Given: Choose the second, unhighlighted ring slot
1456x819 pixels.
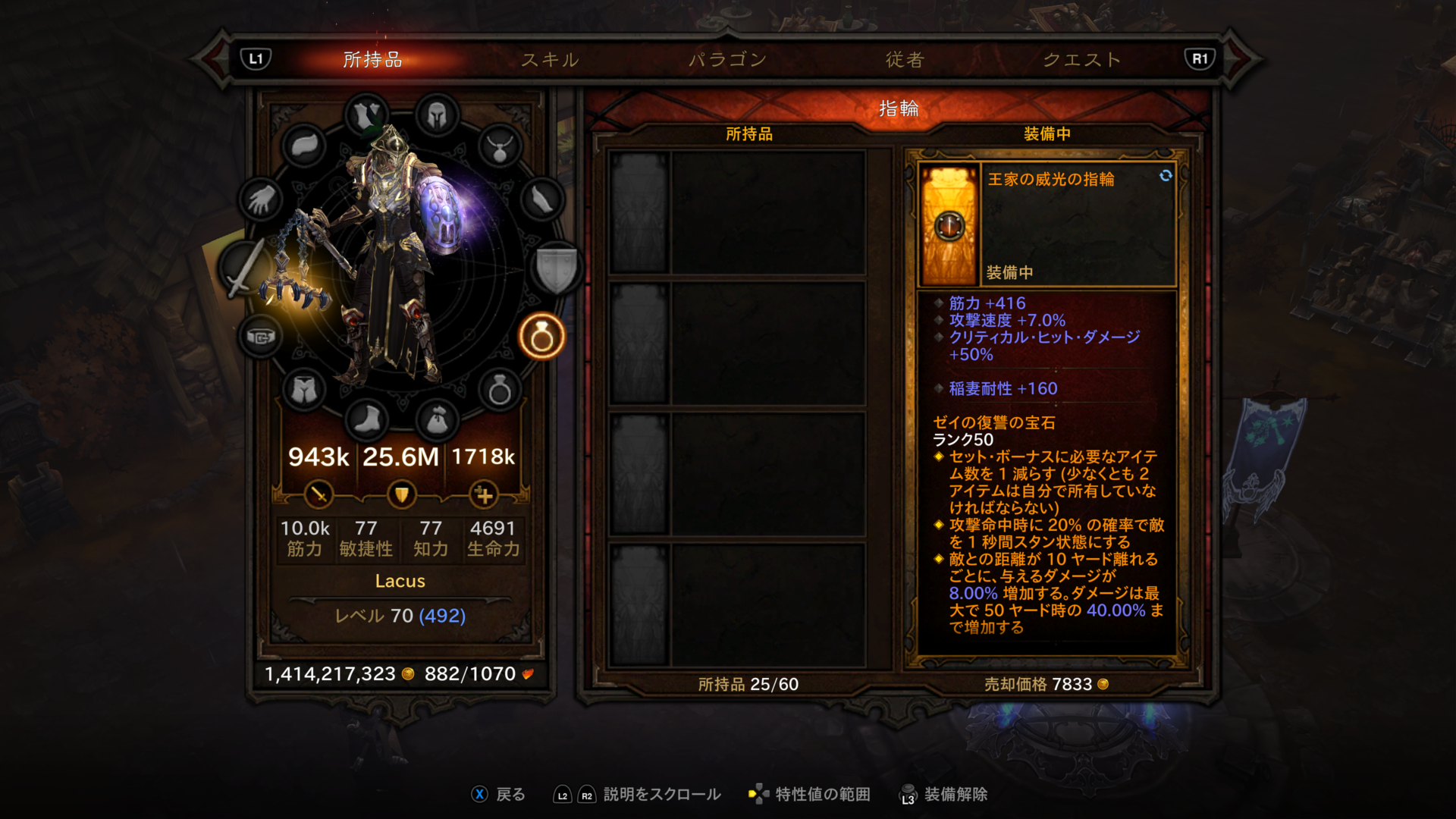Looking at the screenshot, I should [500, 391].
